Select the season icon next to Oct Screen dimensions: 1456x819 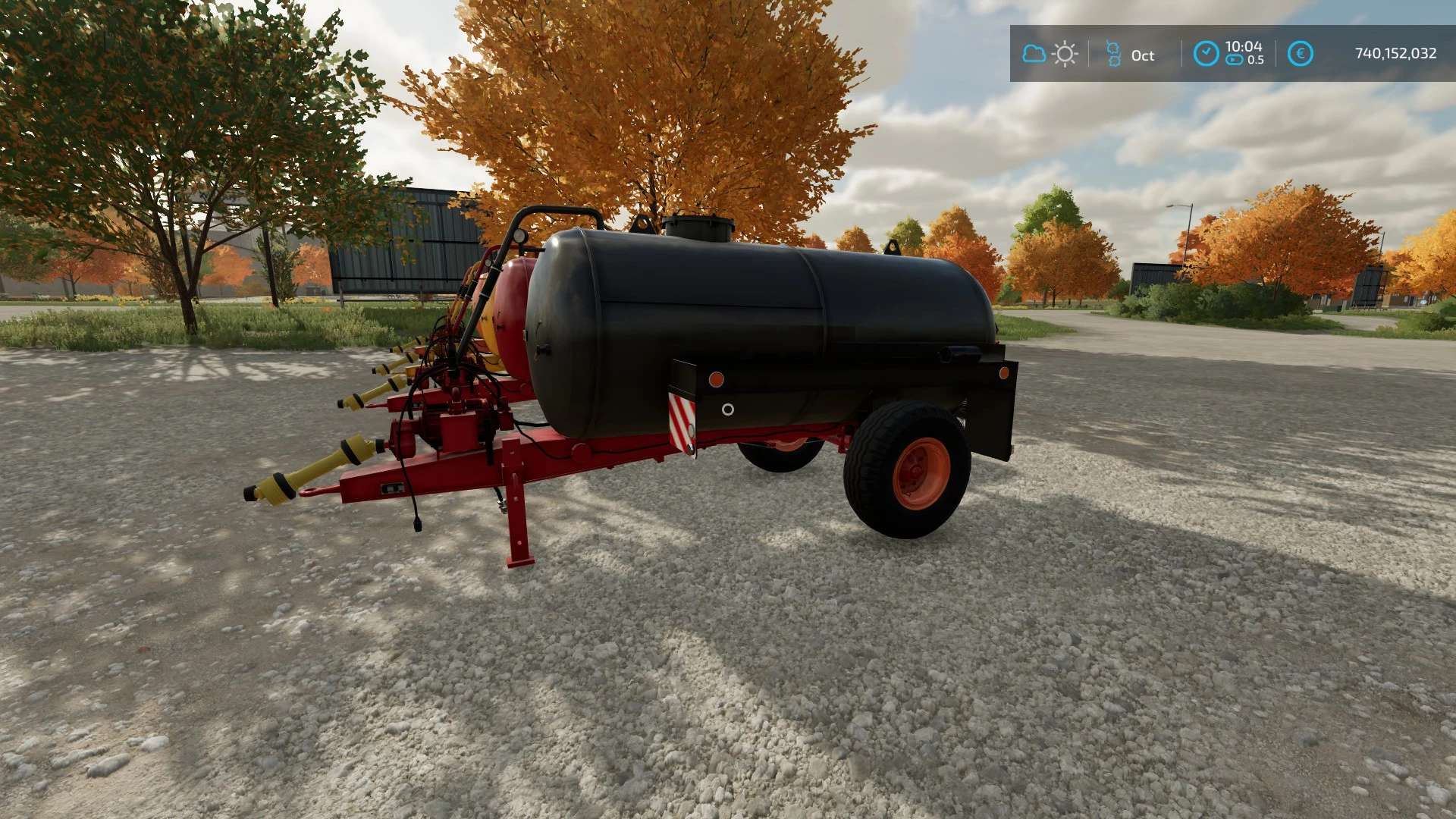click(1113, 54)
